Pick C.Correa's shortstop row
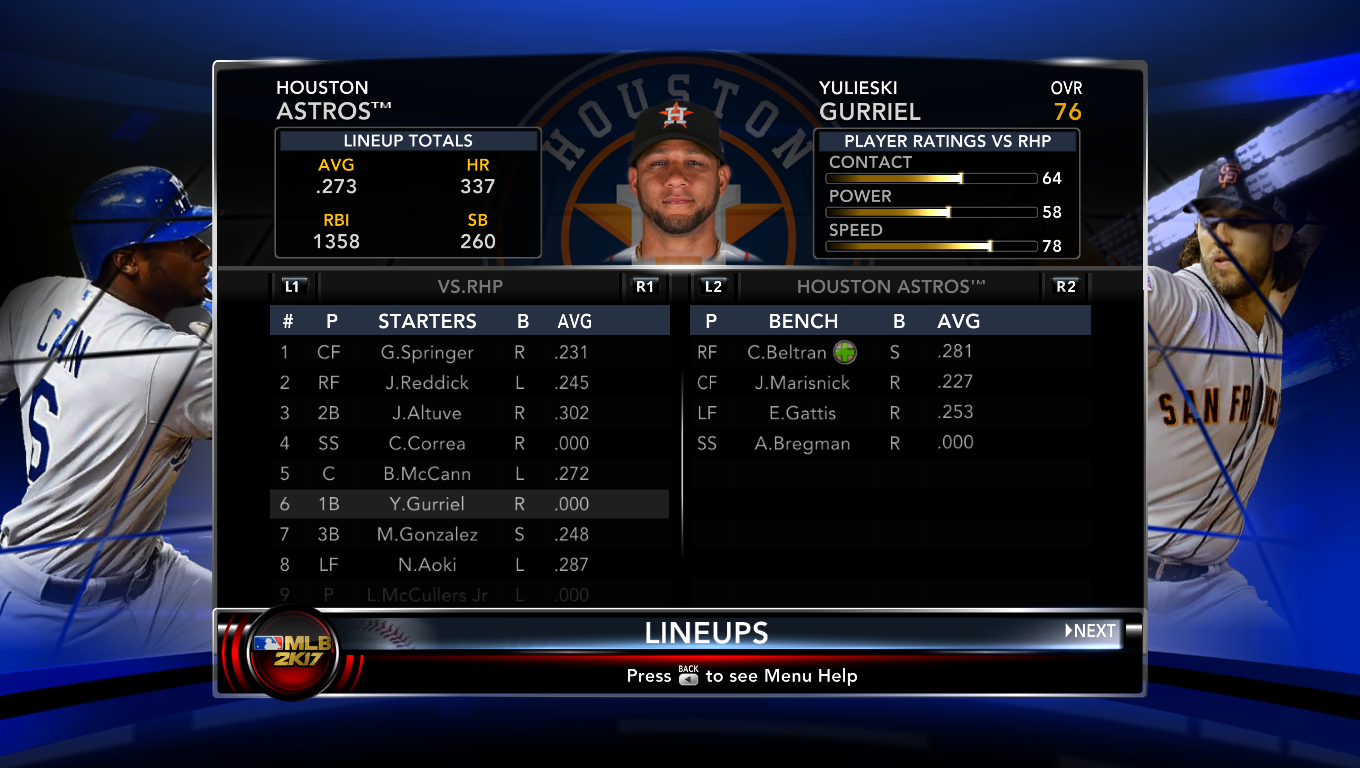 click(427, 443)
